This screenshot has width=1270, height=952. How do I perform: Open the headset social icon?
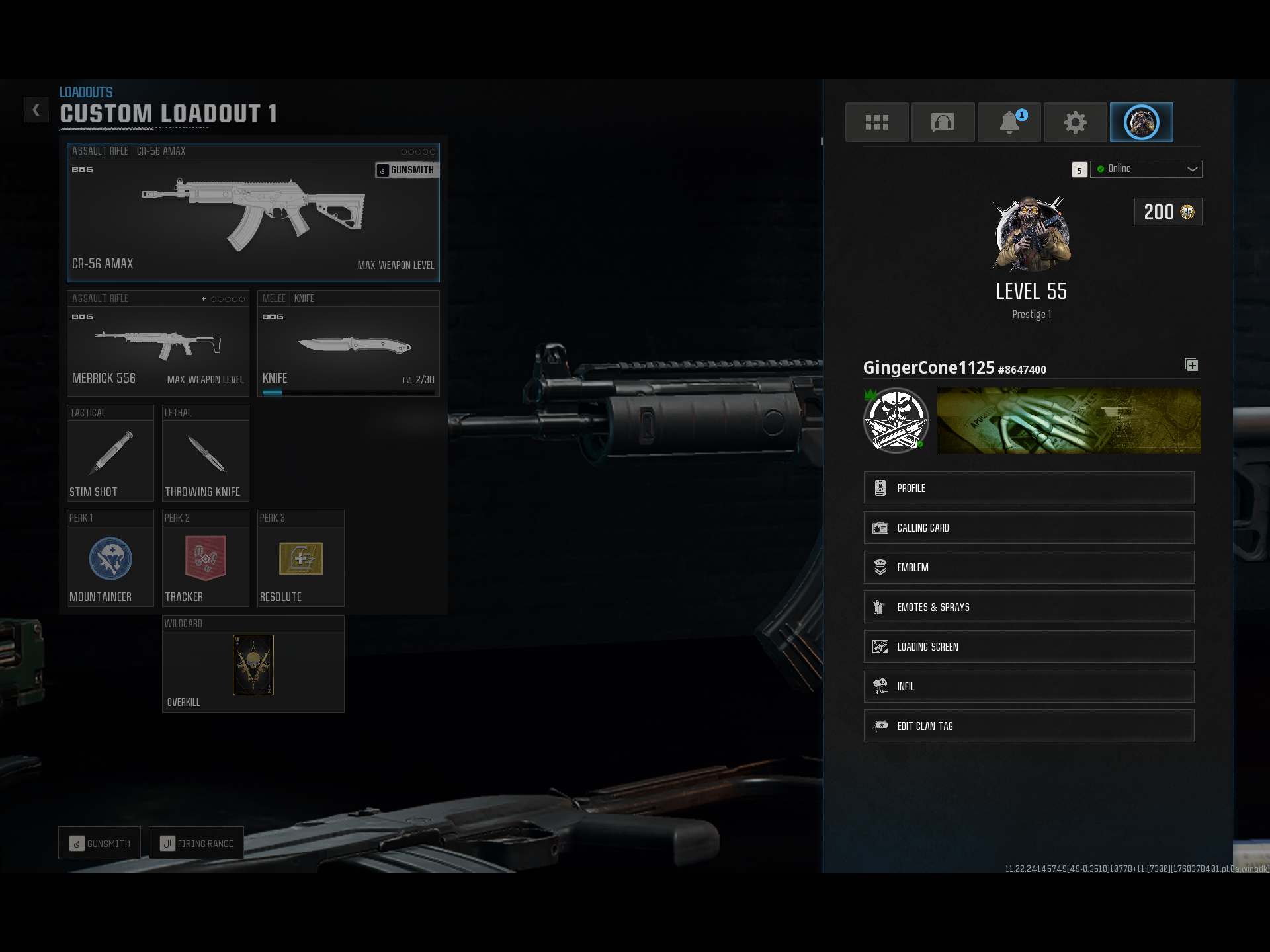(x=943, y=122)
